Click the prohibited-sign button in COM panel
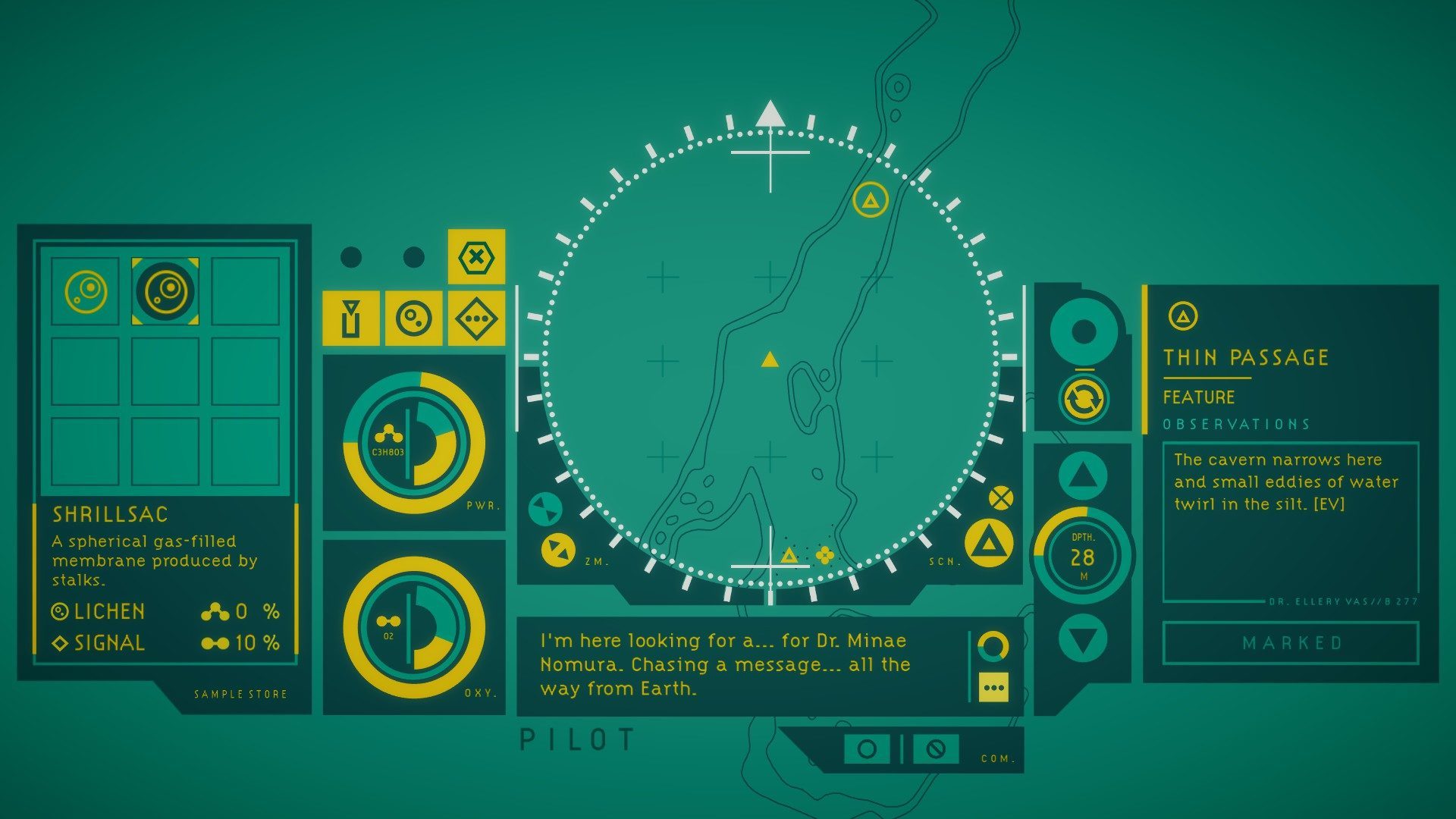Image resolution: width=1456 pixels, height=819 pixels. point(936,749)
